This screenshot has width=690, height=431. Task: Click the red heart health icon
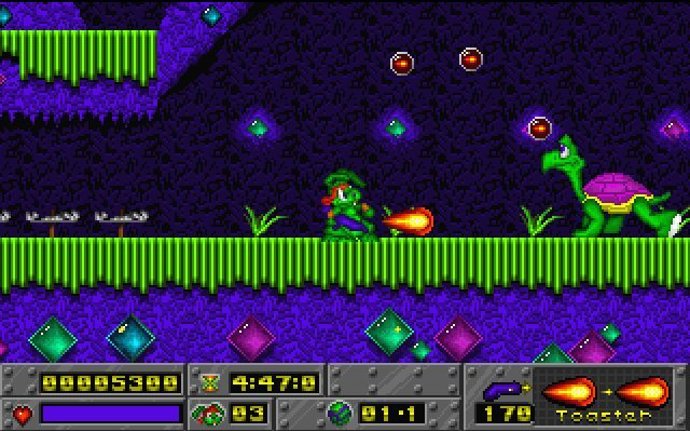21,413
